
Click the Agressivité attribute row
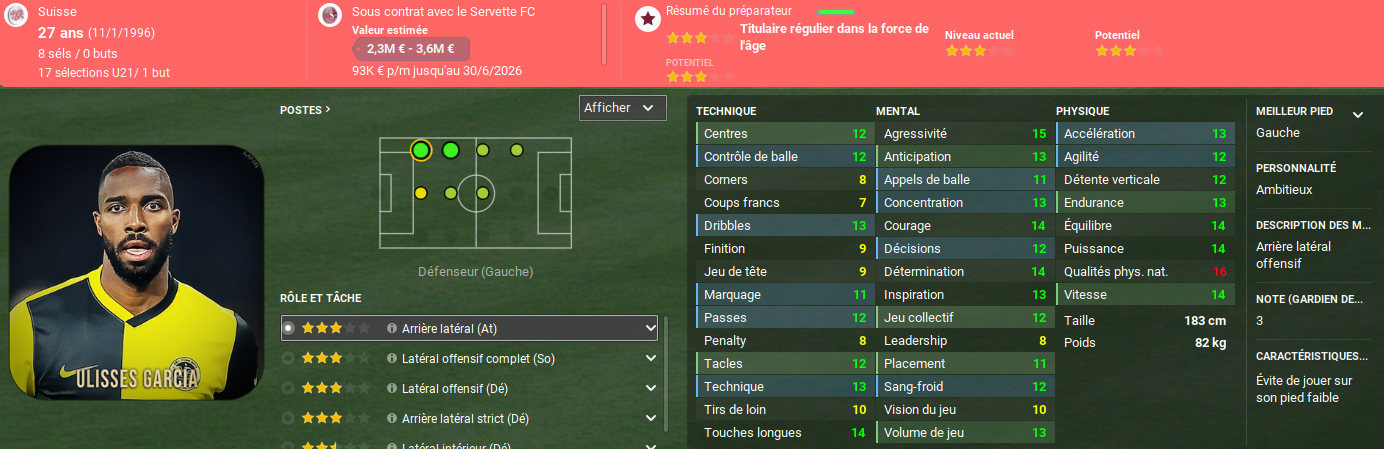(x=964, y=134)
